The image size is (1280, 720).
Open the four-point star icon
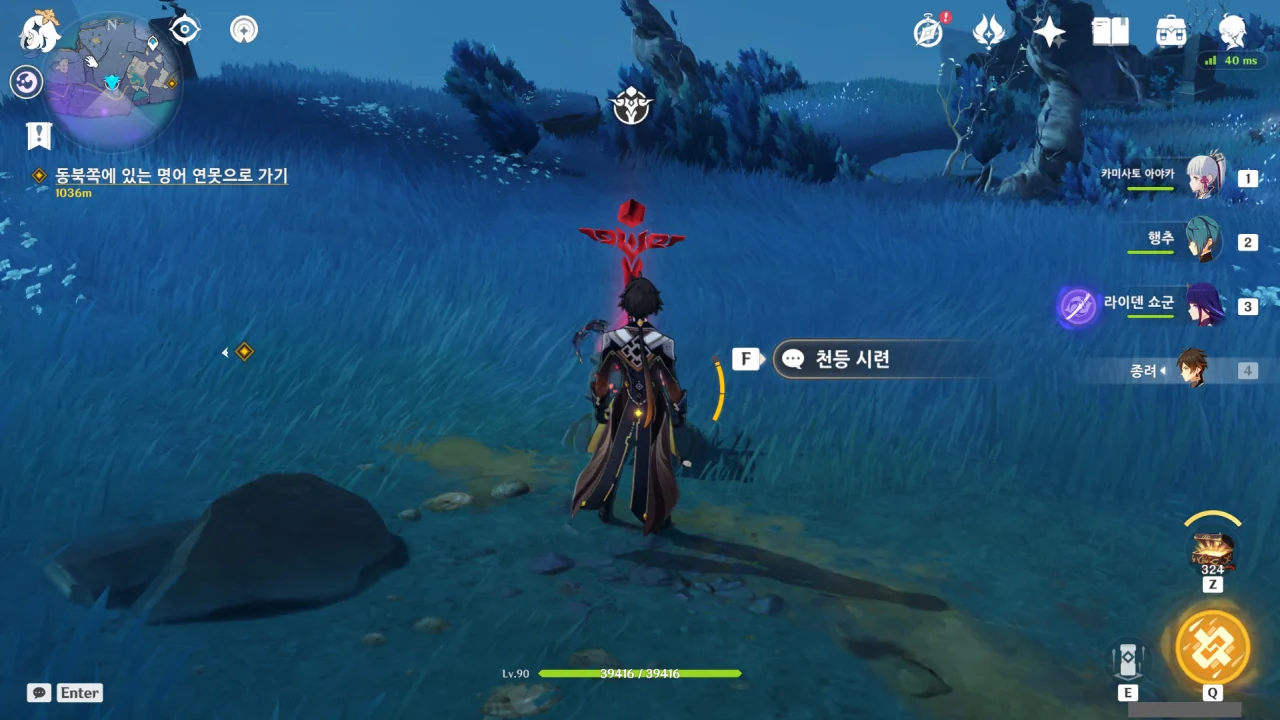point(1049,32)
